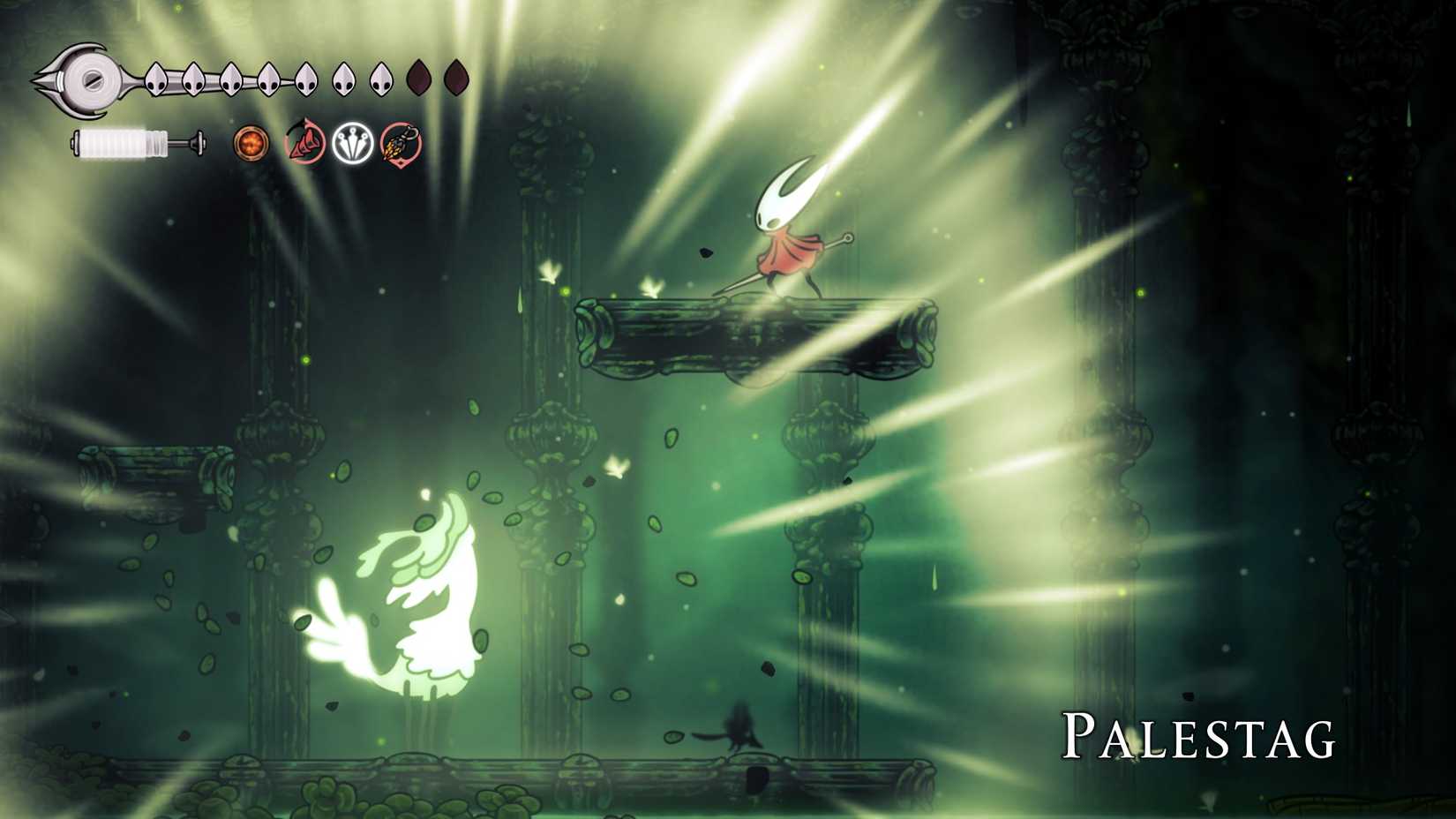
Task: Select the first darkened empty mask
Action: (418, 78)
